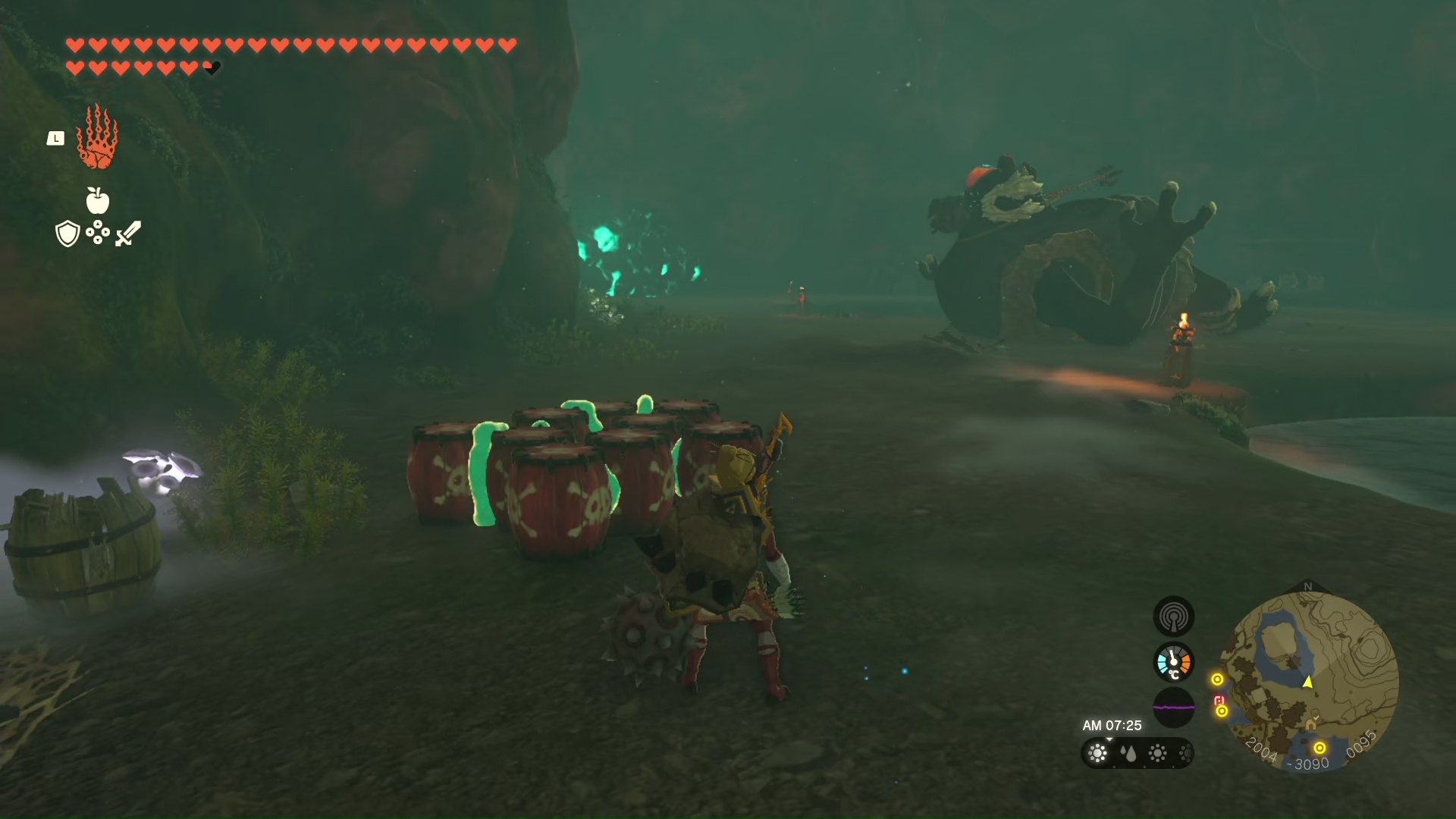The width and height of the screenshot is (1456, 819).
Task: Click the red stamp marker beside minimap
Action: click(1219, 700)
